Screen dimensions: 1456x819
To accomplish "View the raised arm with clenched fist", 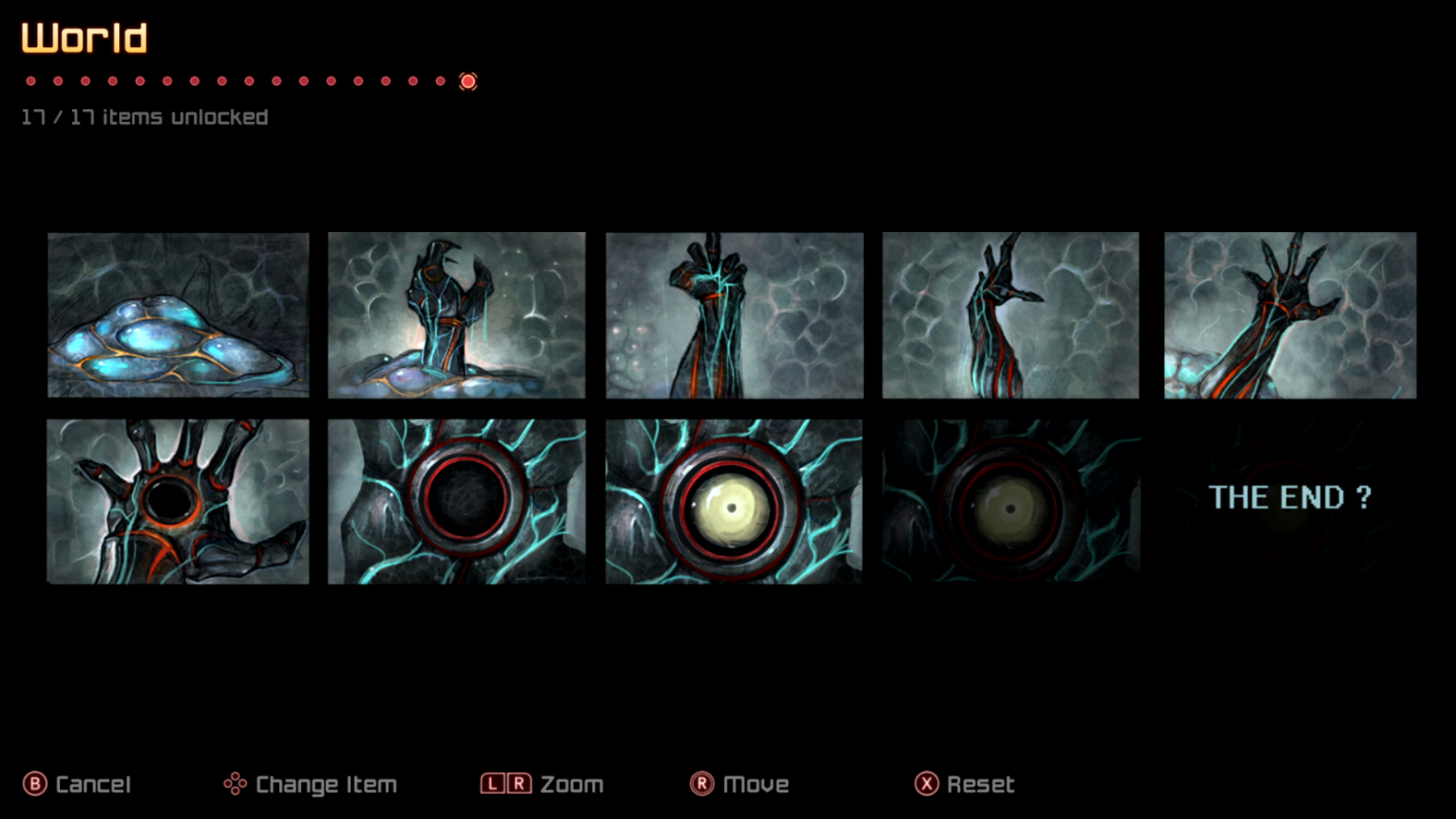I will [x=734, y=315].
